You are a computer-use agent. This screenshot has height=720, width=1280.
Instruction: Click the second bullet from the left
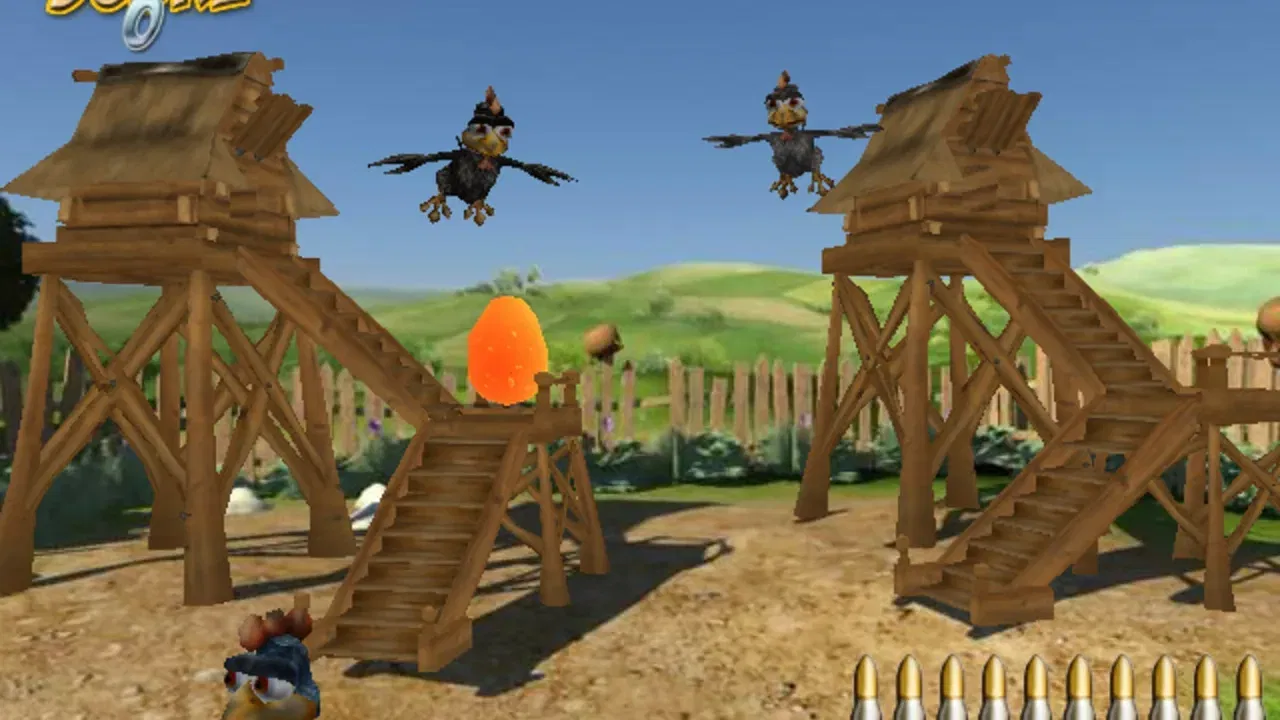coord(908,690)
